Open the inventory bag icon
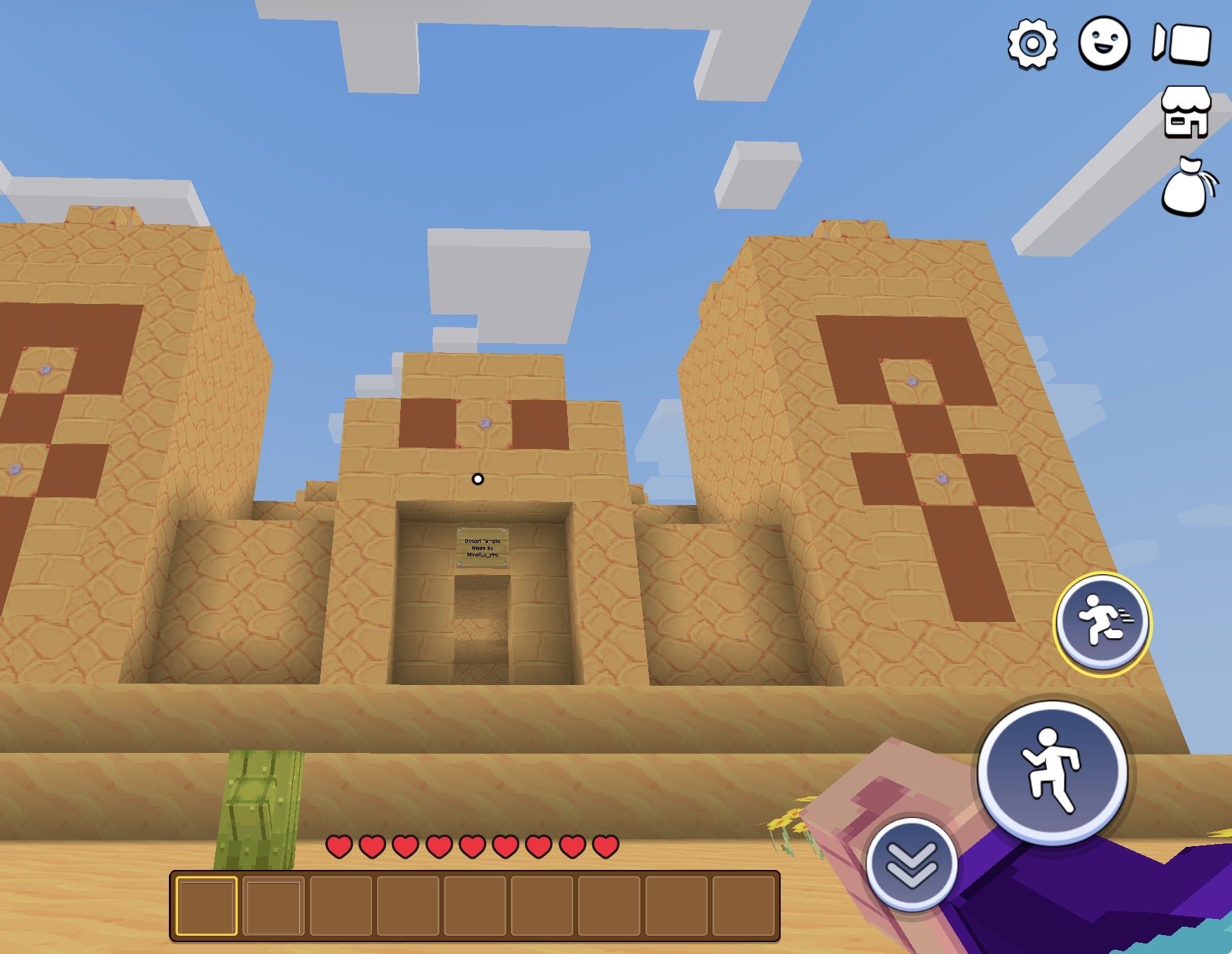Viewport: 1232px width, 954px height. point(1187,187)
